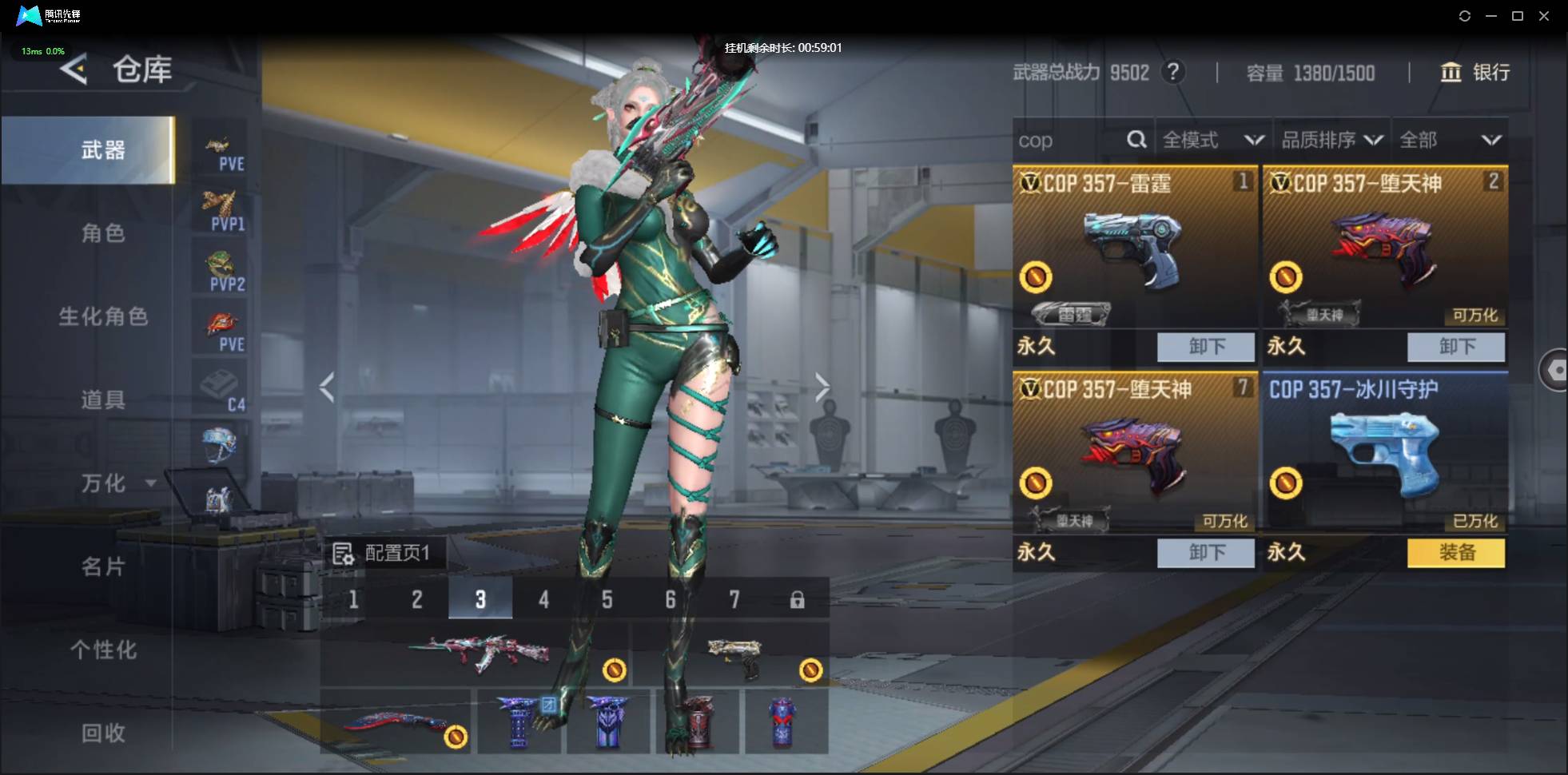Select the 道具 category
This screenshot has width=1568, height=775.
pos(103,399)
